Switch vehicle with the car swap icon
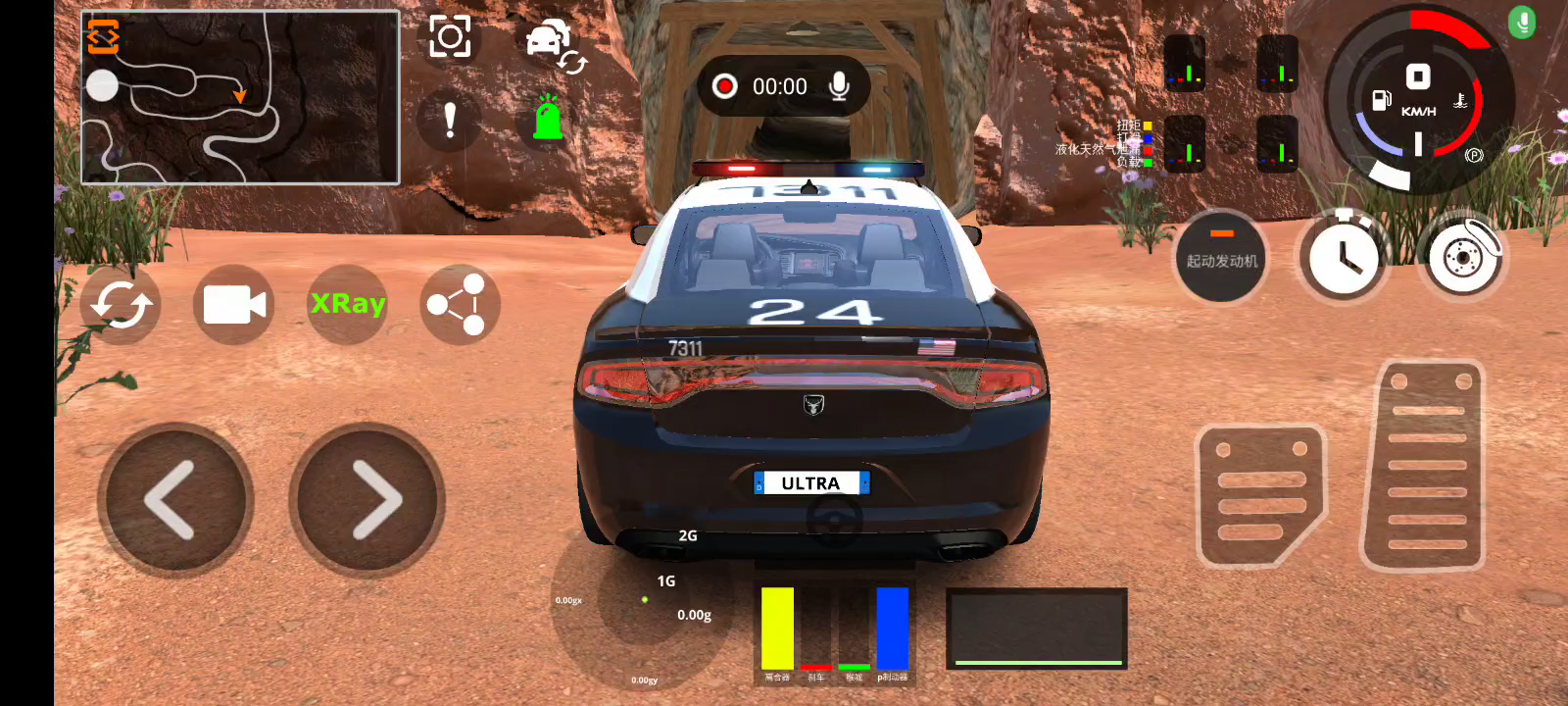The height and width of the screenshot is (706, 1568). (x=554, y=45)
